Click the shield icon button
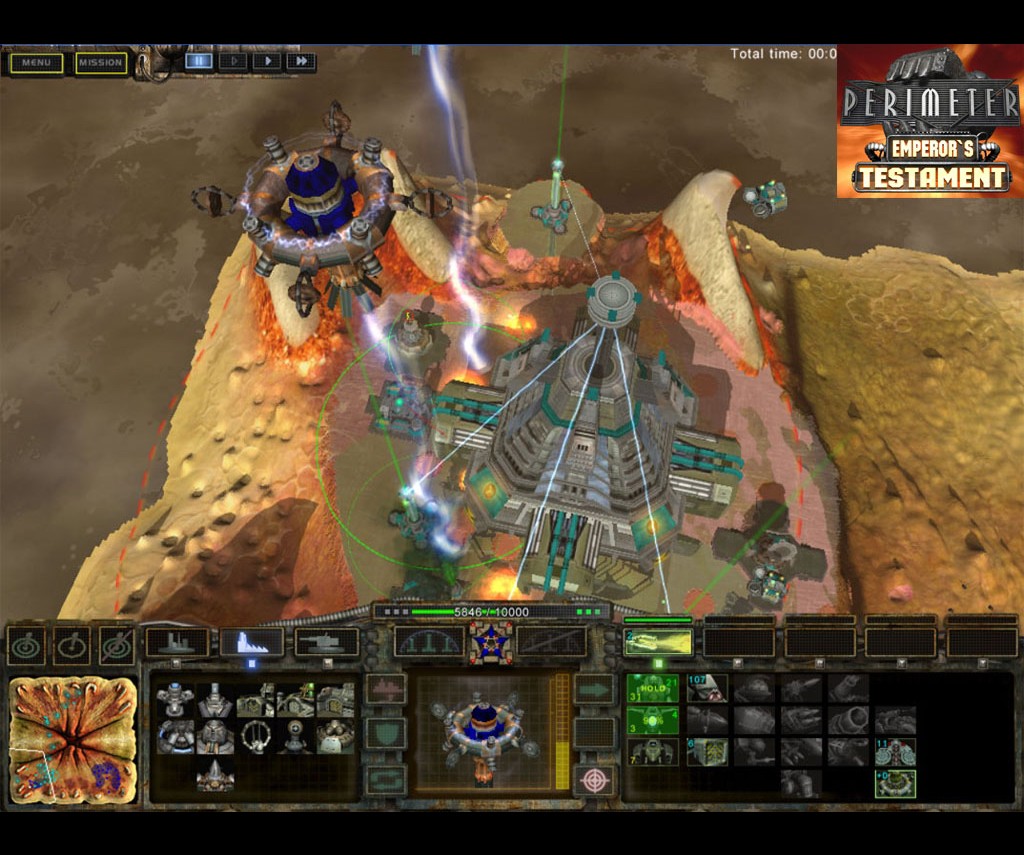 point(385,734)
